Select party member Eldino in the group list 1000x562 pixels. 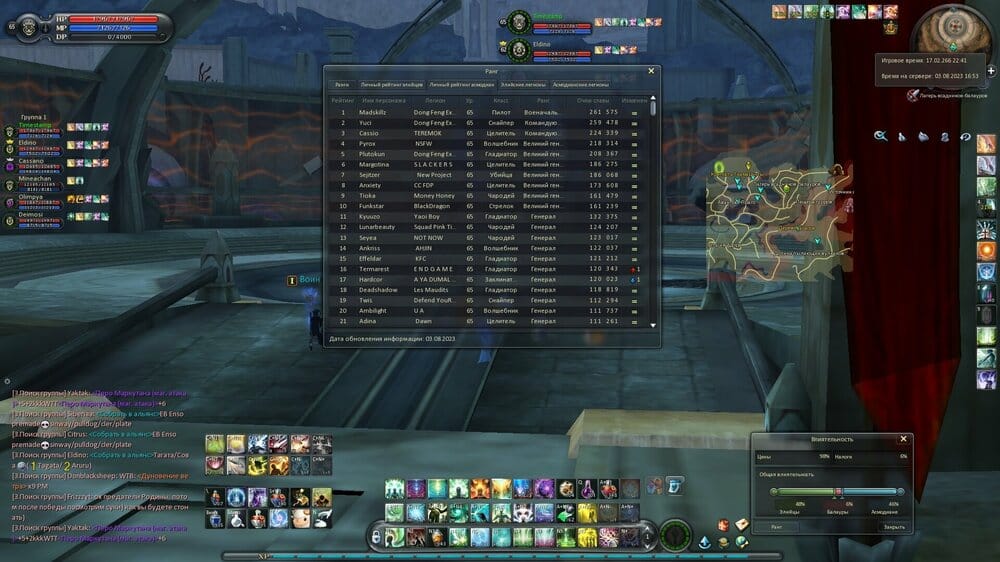[33, 143]
